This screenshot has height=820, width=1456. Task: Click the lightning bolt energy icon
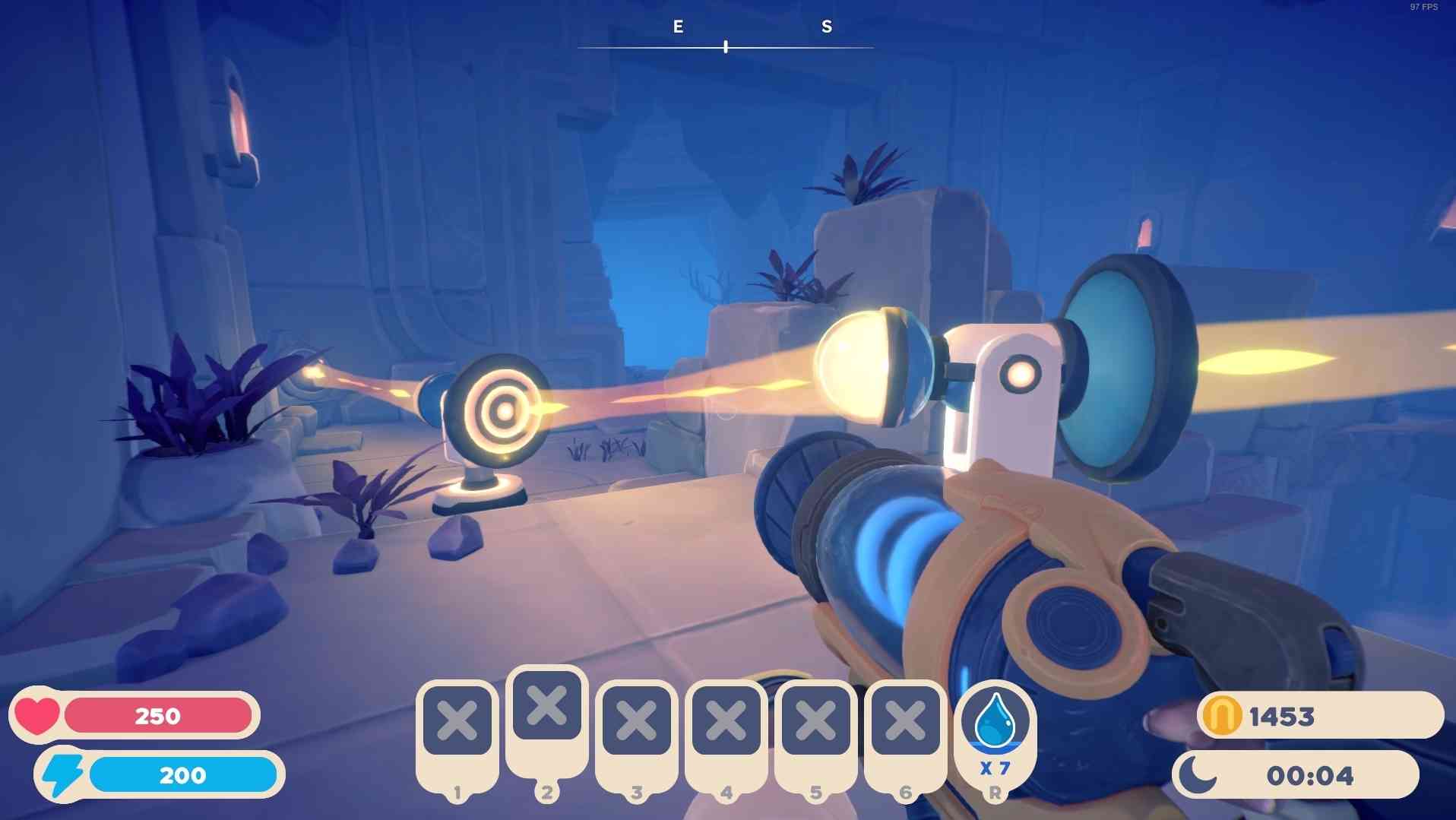coord(63,774)
